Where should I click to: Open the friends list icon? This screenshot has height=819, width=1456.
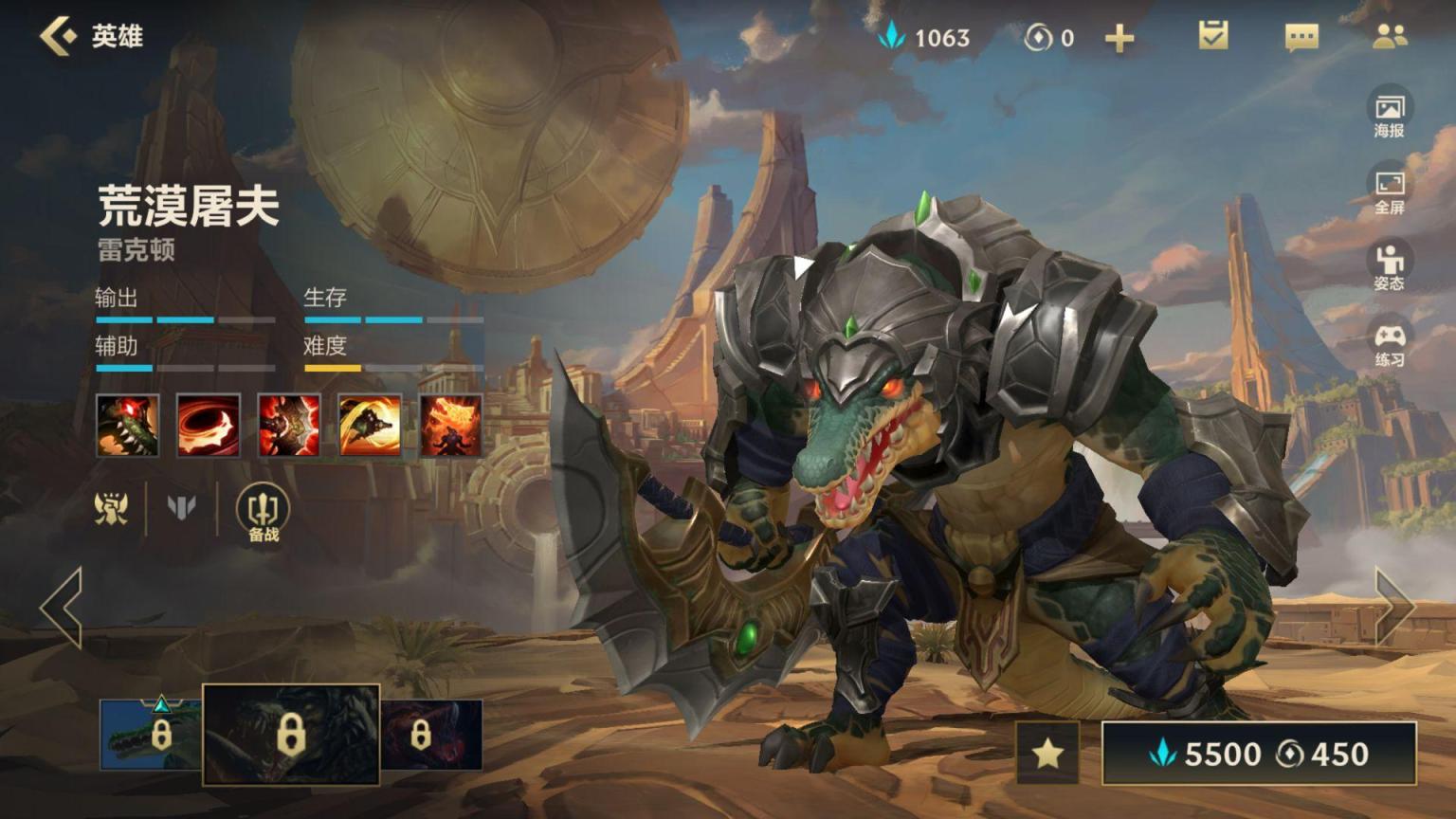point(1390,36)
